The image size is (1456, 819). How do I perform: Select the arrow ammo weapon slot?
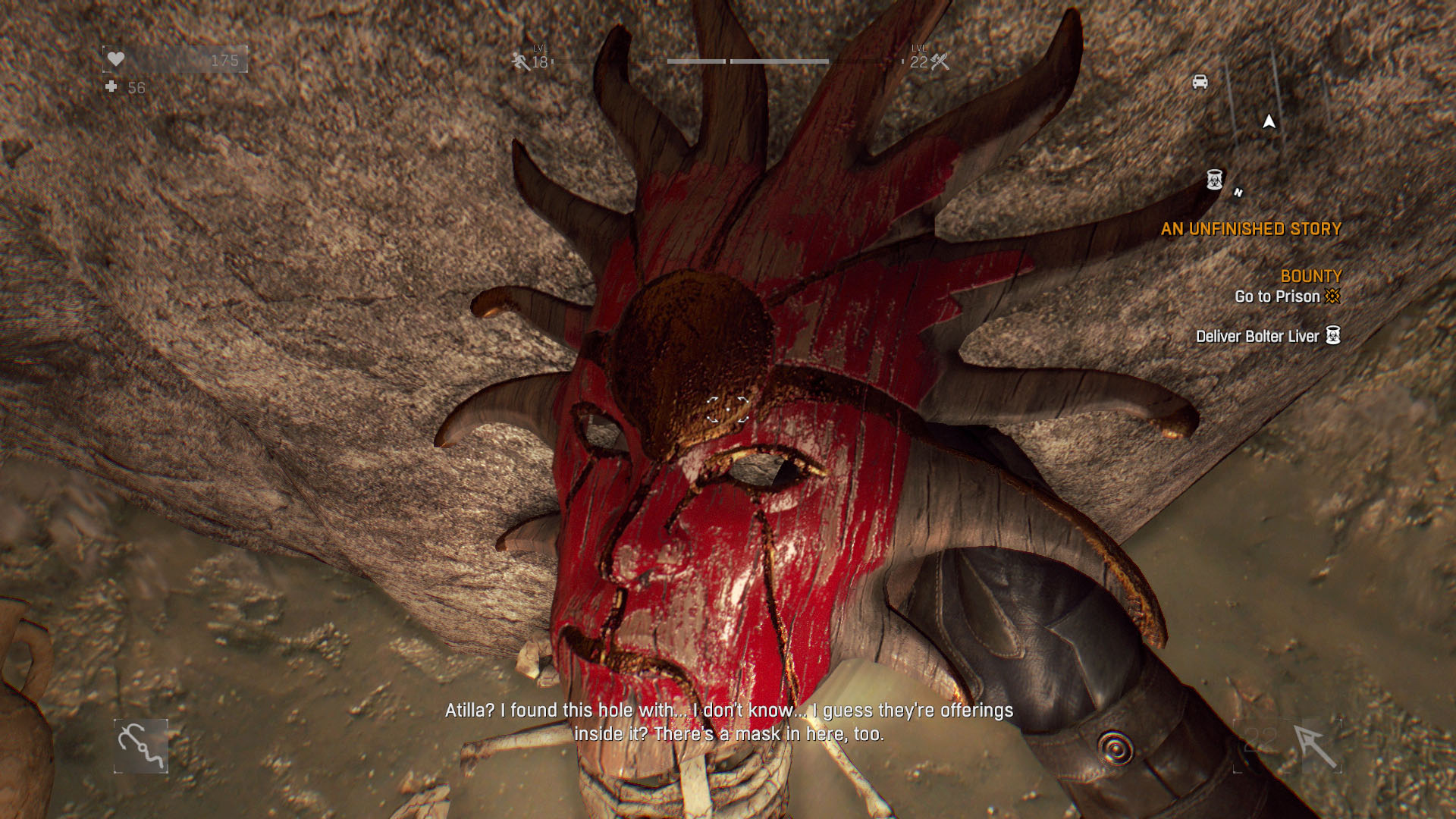click(x=1314, y=746)
